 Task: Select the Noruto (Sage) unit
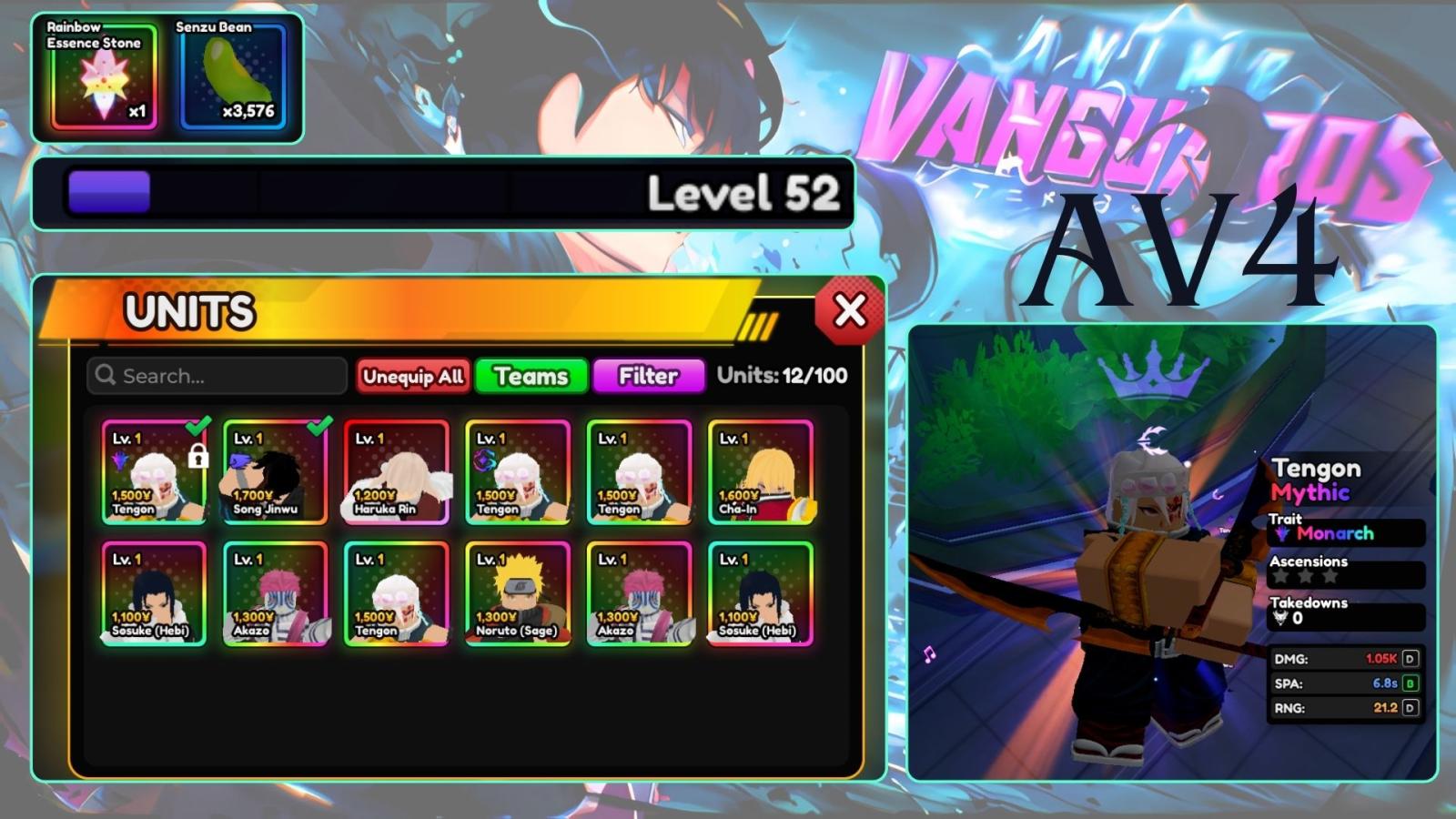pyautogui.click(x=518, y=593)
